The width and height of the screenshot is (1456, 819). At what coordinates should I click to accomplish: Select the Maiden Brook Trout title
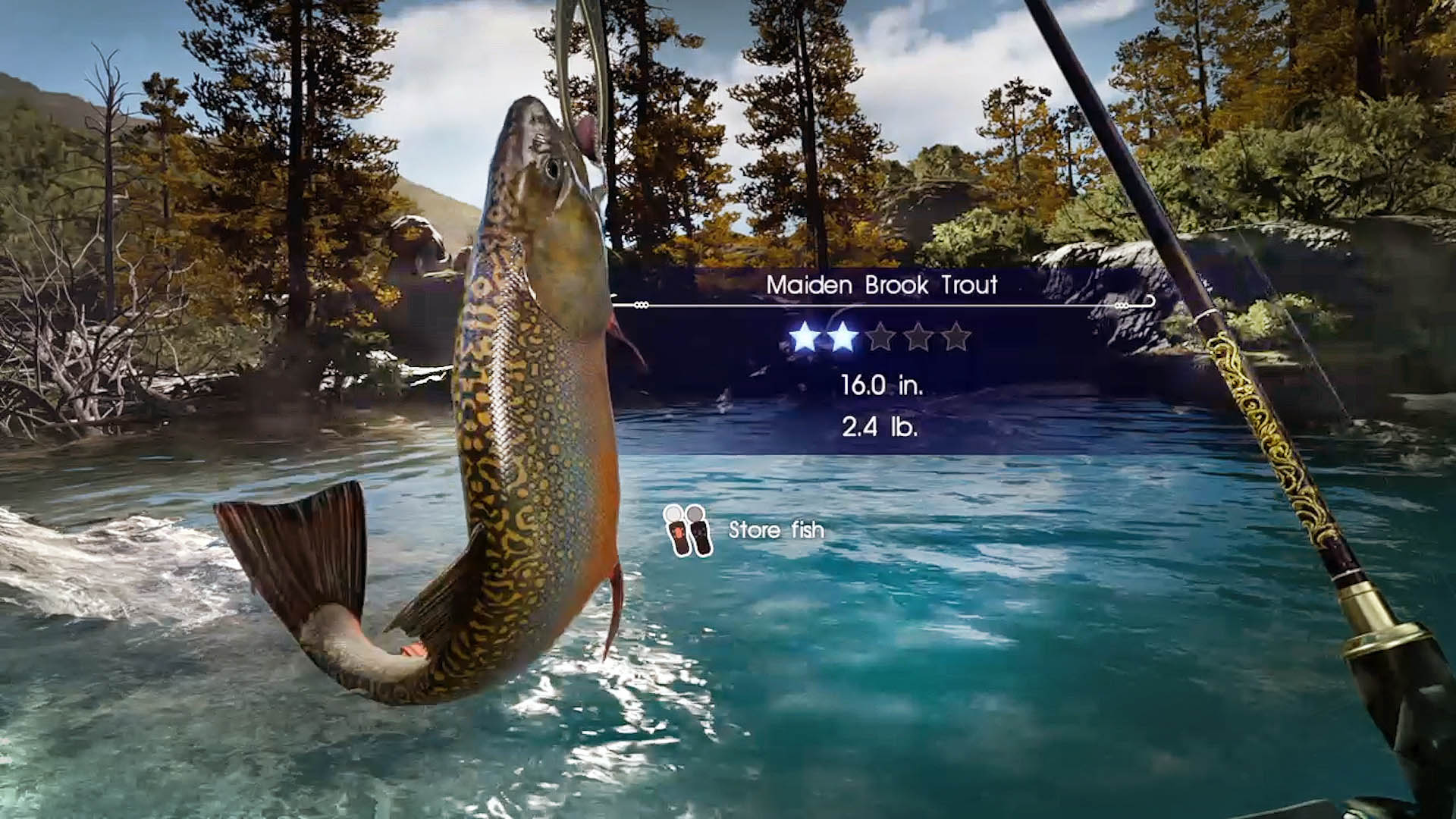883,287
